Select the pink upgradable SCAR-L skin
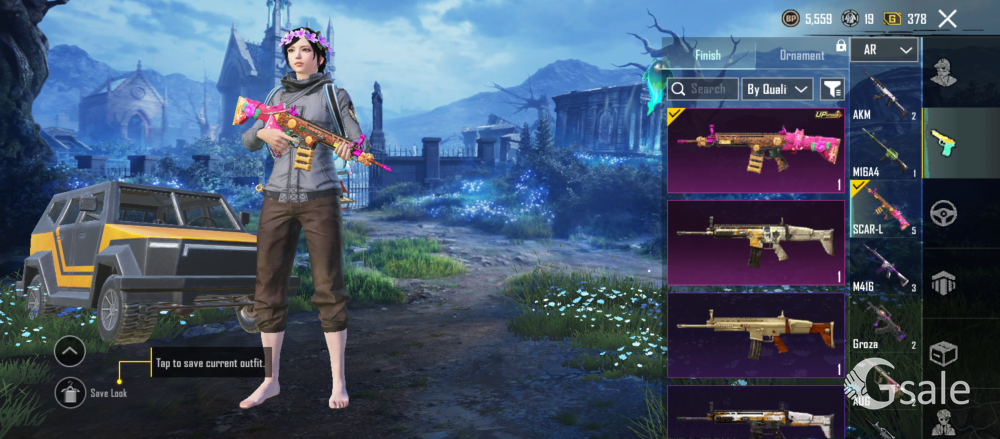Image resolution: width=1000 pixels, height=439 pixels. pos(756,150)
